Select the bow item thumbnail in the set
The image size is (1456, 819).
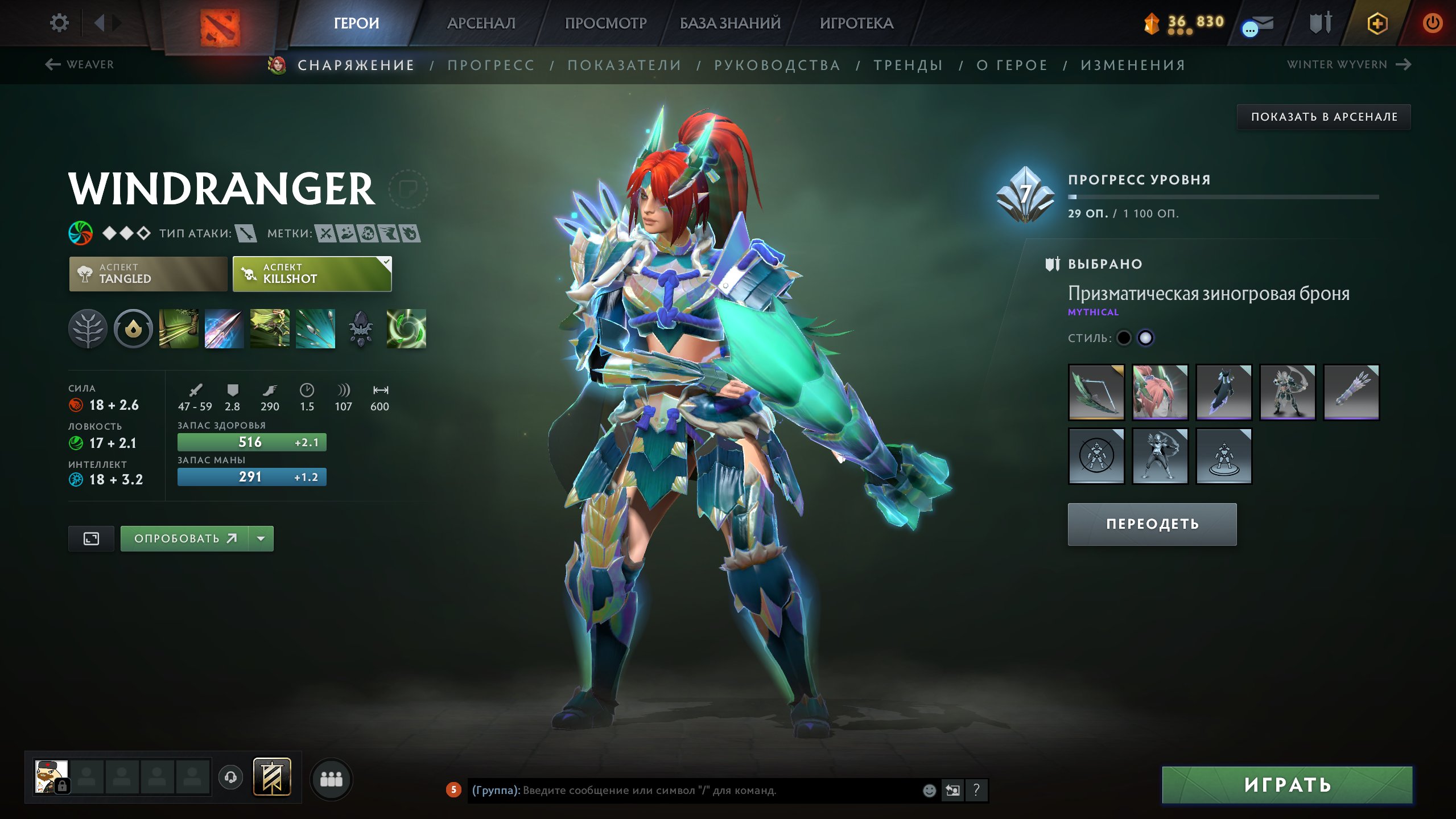1097,393
